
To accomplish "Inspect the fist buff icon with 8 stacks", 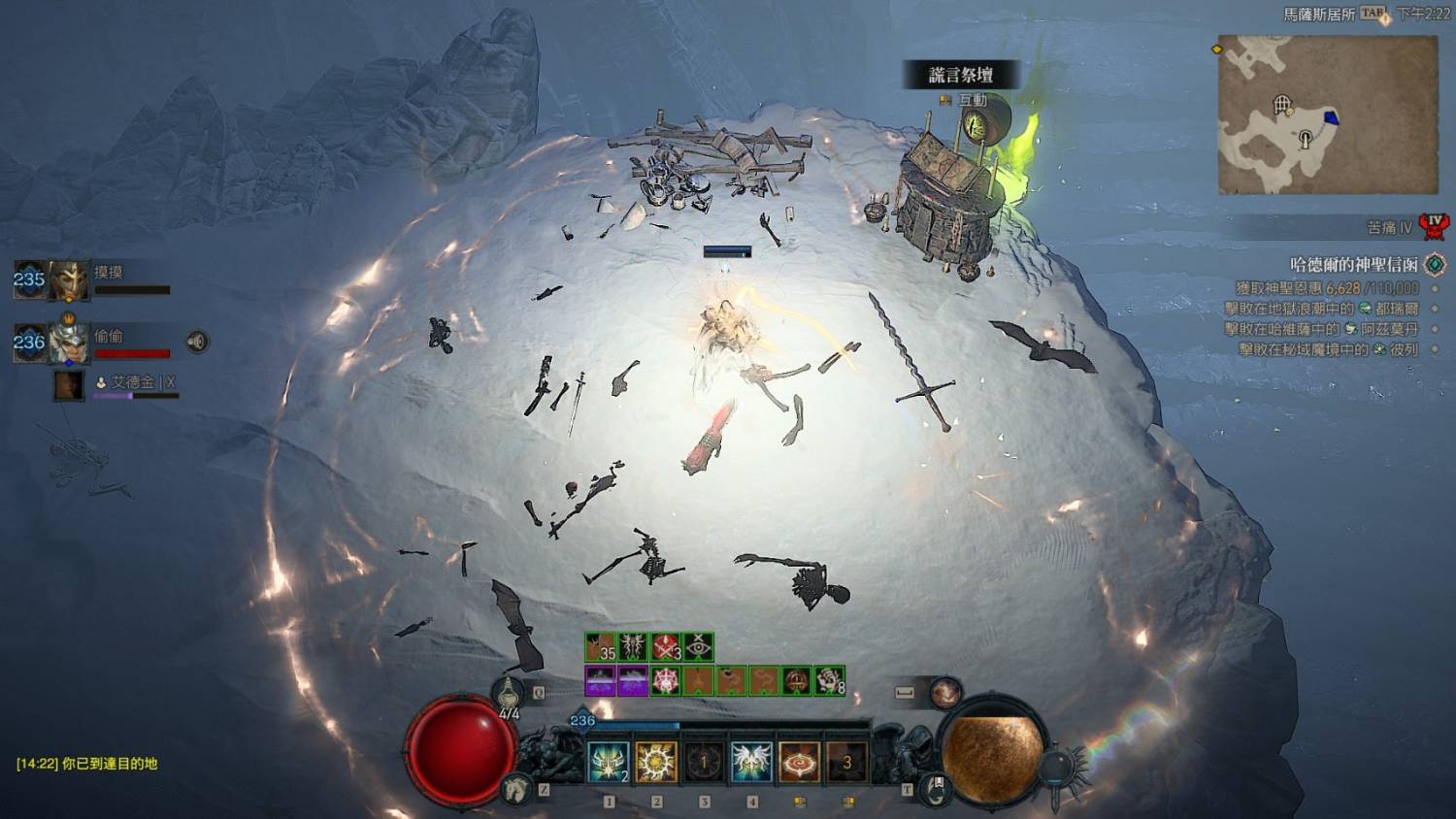I will click(x=829, y=681).
